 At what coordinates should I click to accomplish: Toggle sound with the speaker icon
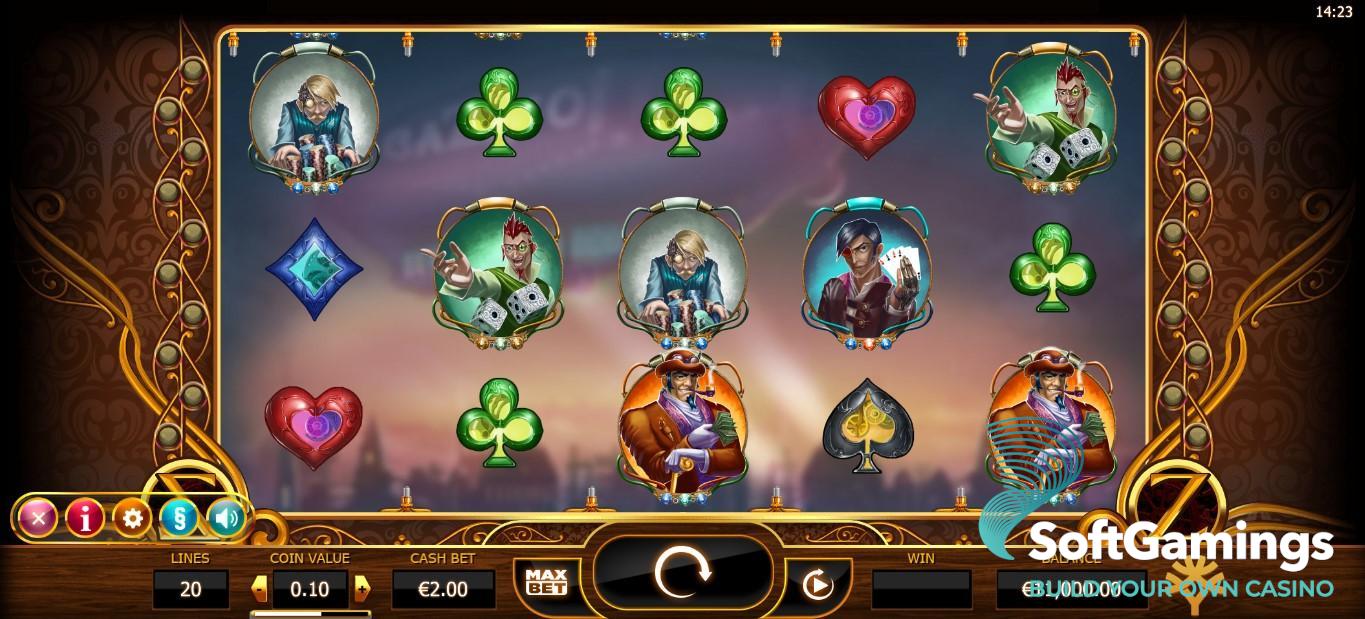click(226, 517)
